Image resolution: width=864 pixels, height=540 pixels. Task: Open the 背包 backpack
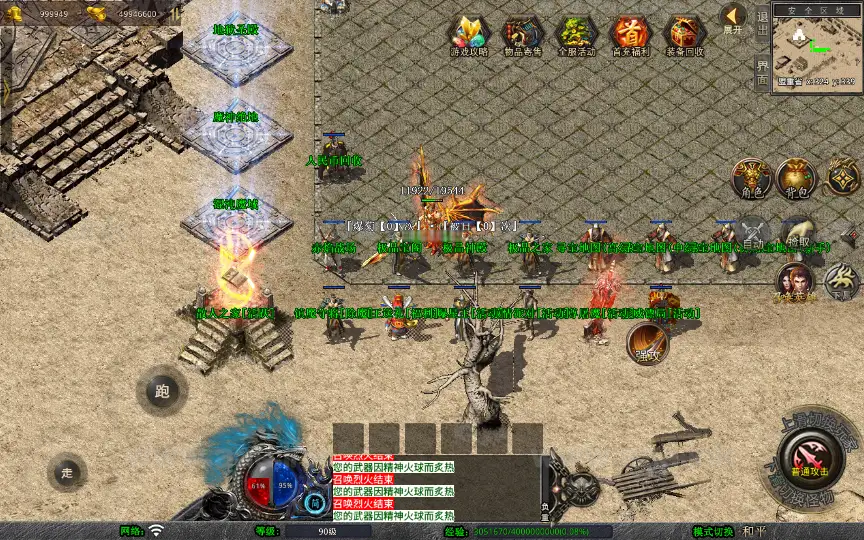(x=796, y=178)
